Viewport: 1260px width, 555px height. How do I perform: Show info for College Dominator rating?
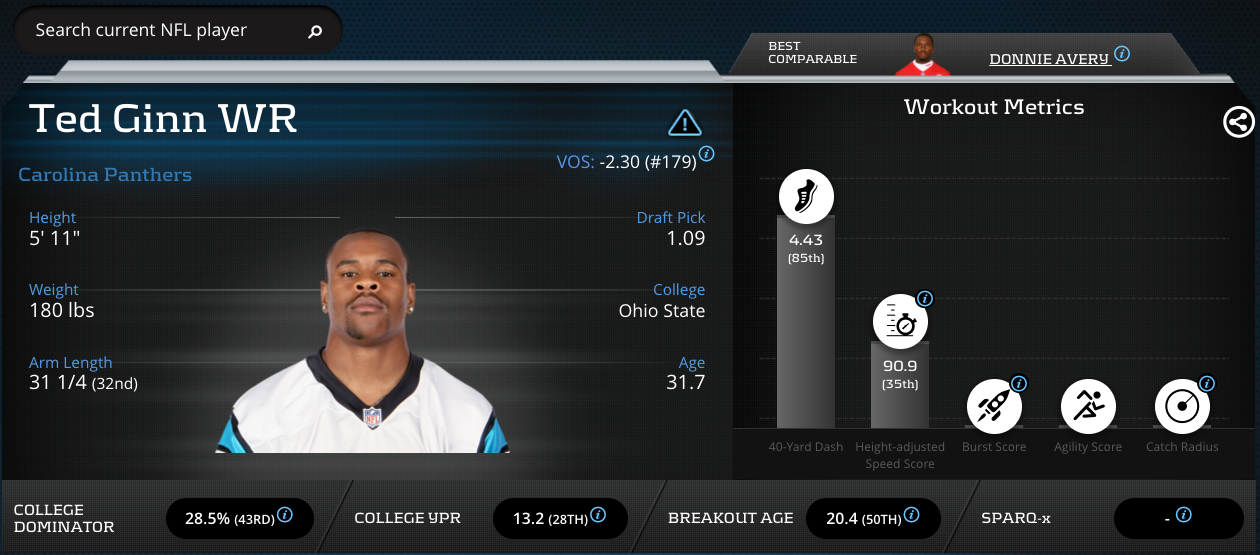coord(285,515)
